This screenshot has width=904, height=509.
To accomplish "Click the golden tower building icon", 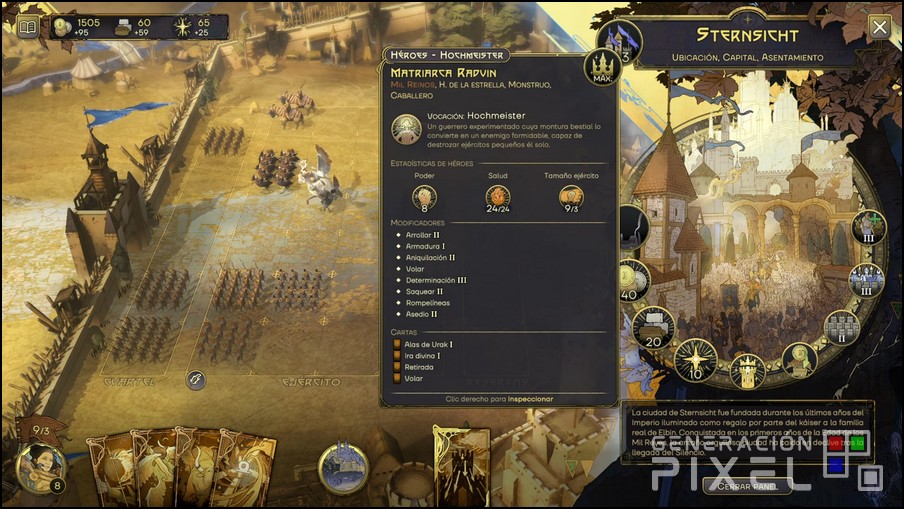I will point(745,370).
